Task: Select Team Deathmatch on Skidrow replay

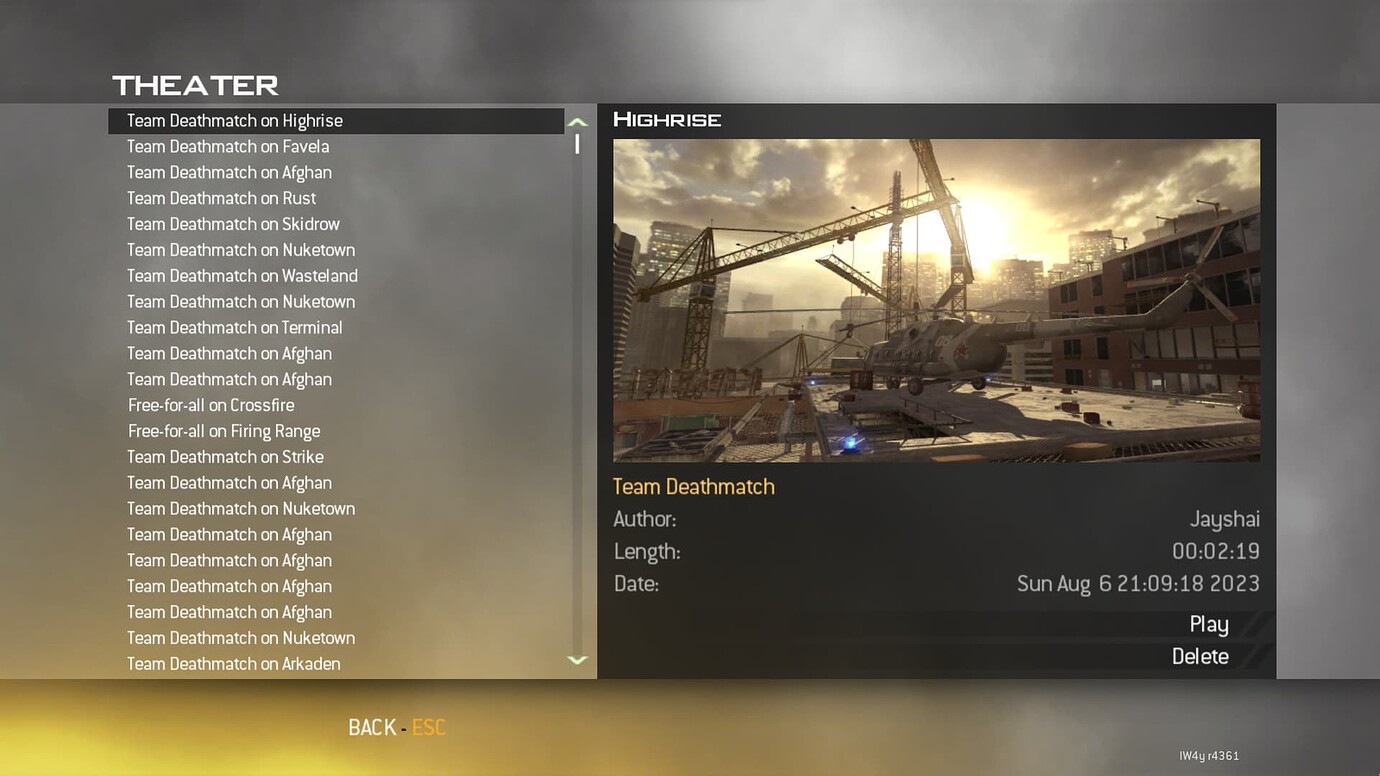Action: pyautogui.click(x=233, y=224)
